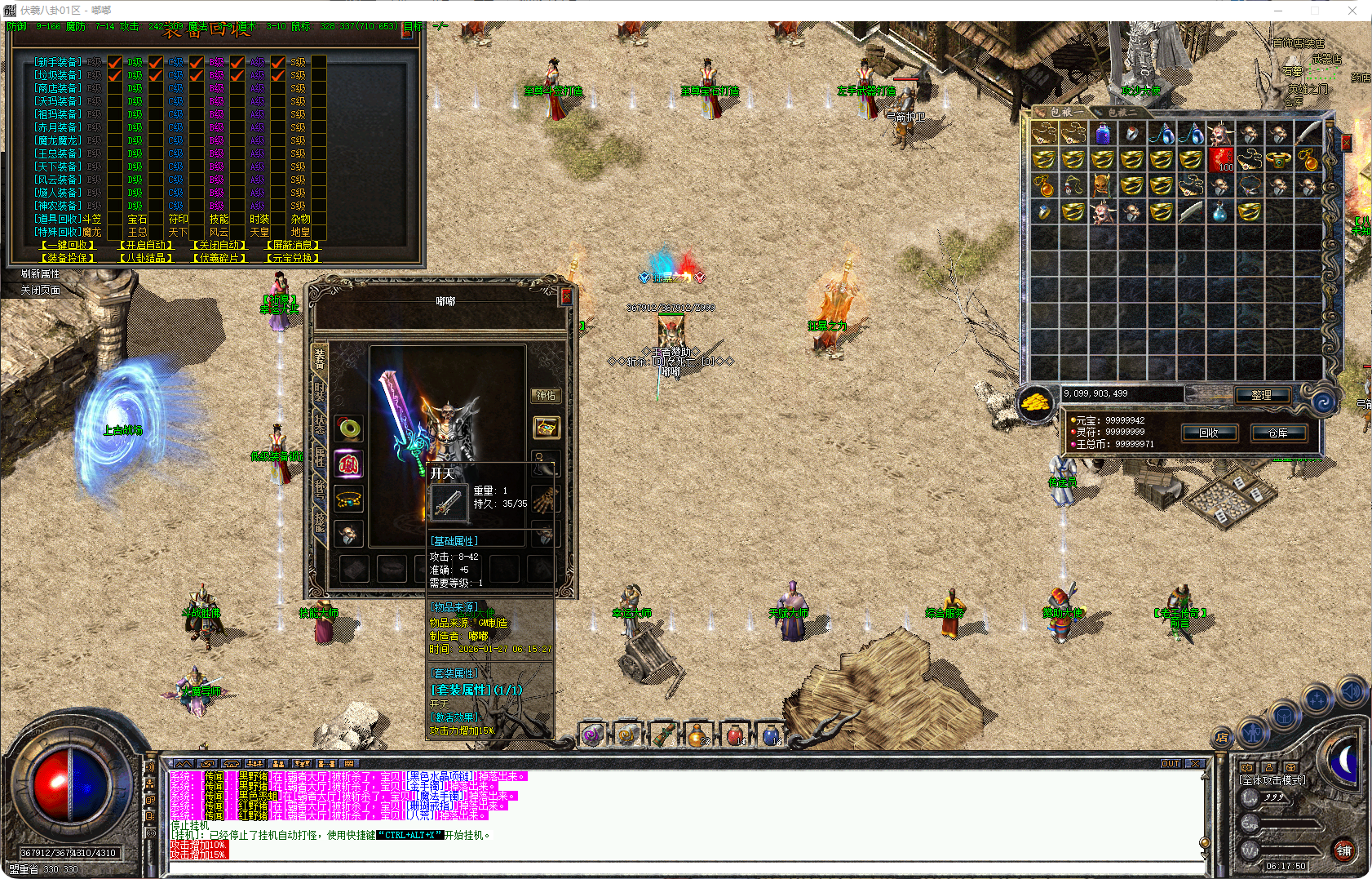Select 刷新属性 to refresh attributes
This screenshot has height=879, width=1372.
(x=40, y=274)
